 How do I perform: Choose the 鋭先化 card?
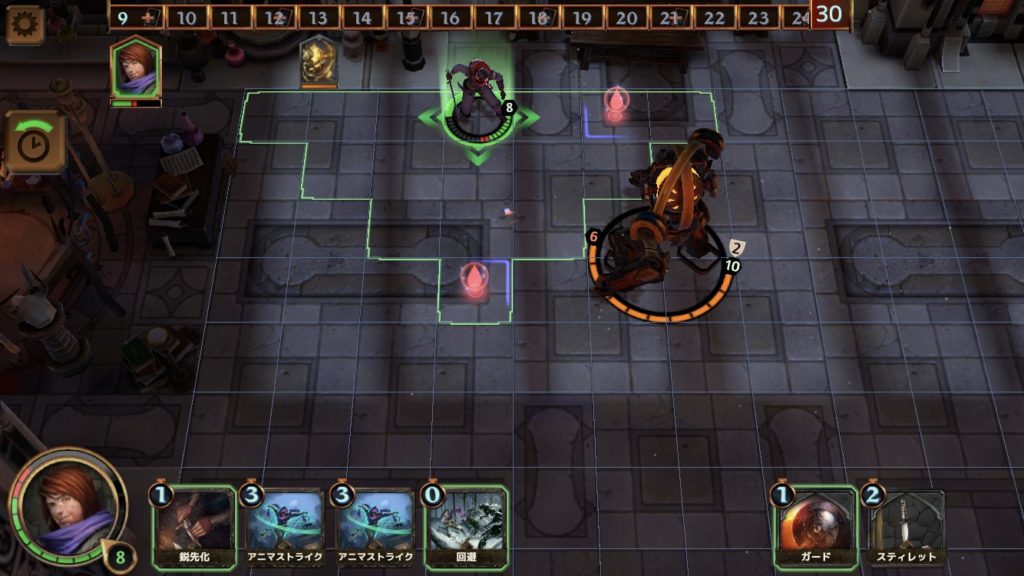coord(194,527)
